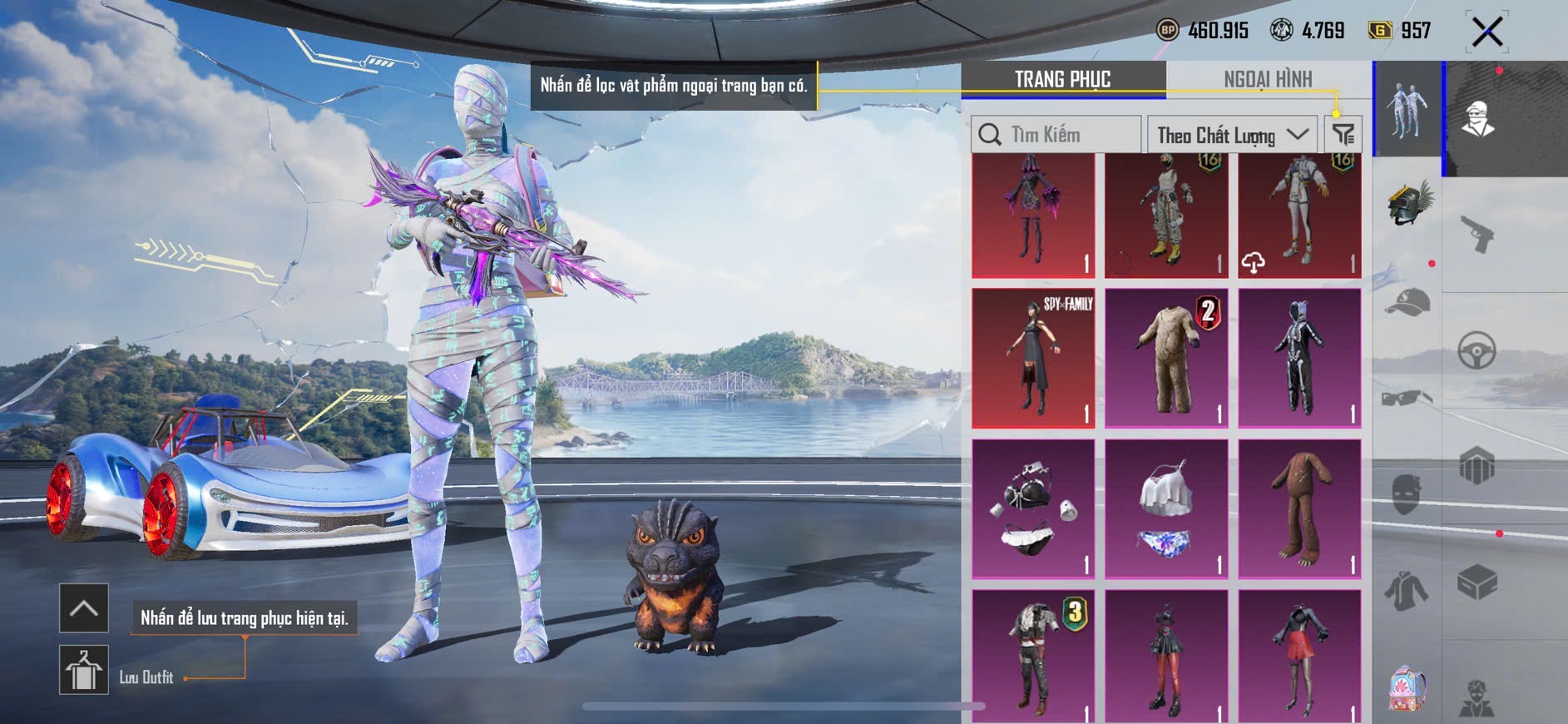Screen dimensions: 1568x724
Task: Expand the panel with the up-arrow button
Action: click(x=84, y=608)
